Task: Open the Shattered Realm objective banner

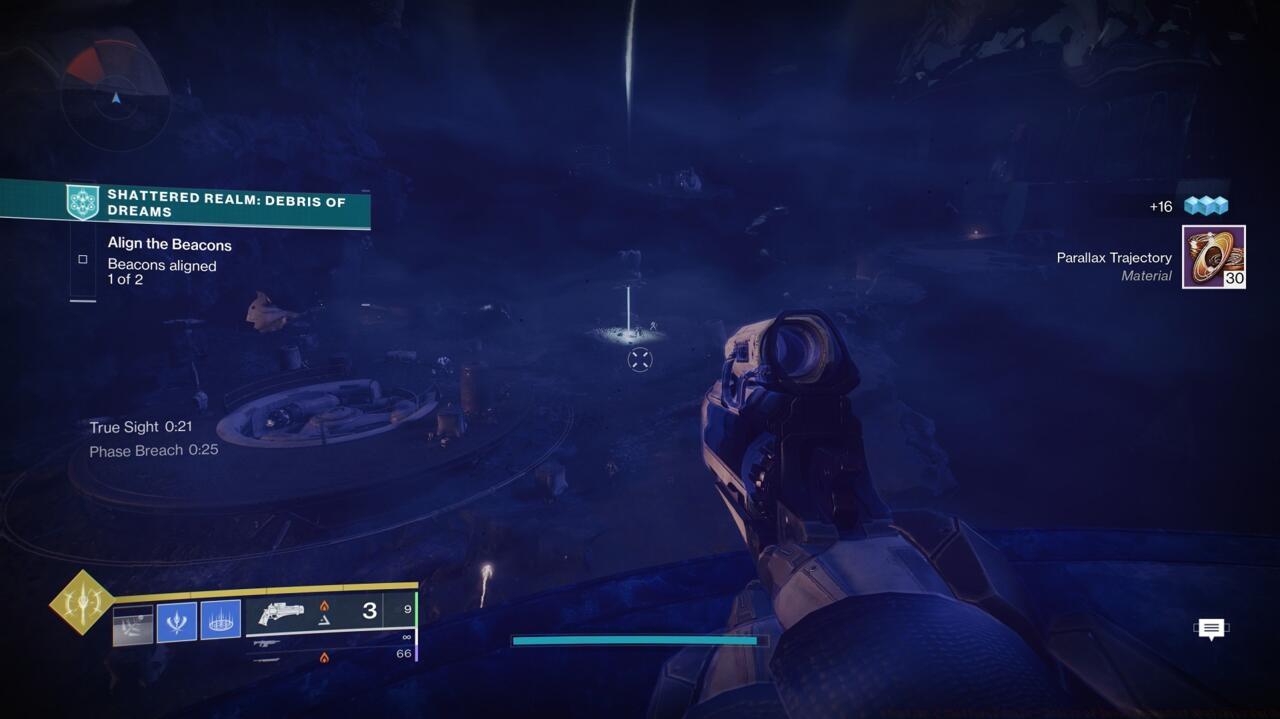Action: point(215,204)
